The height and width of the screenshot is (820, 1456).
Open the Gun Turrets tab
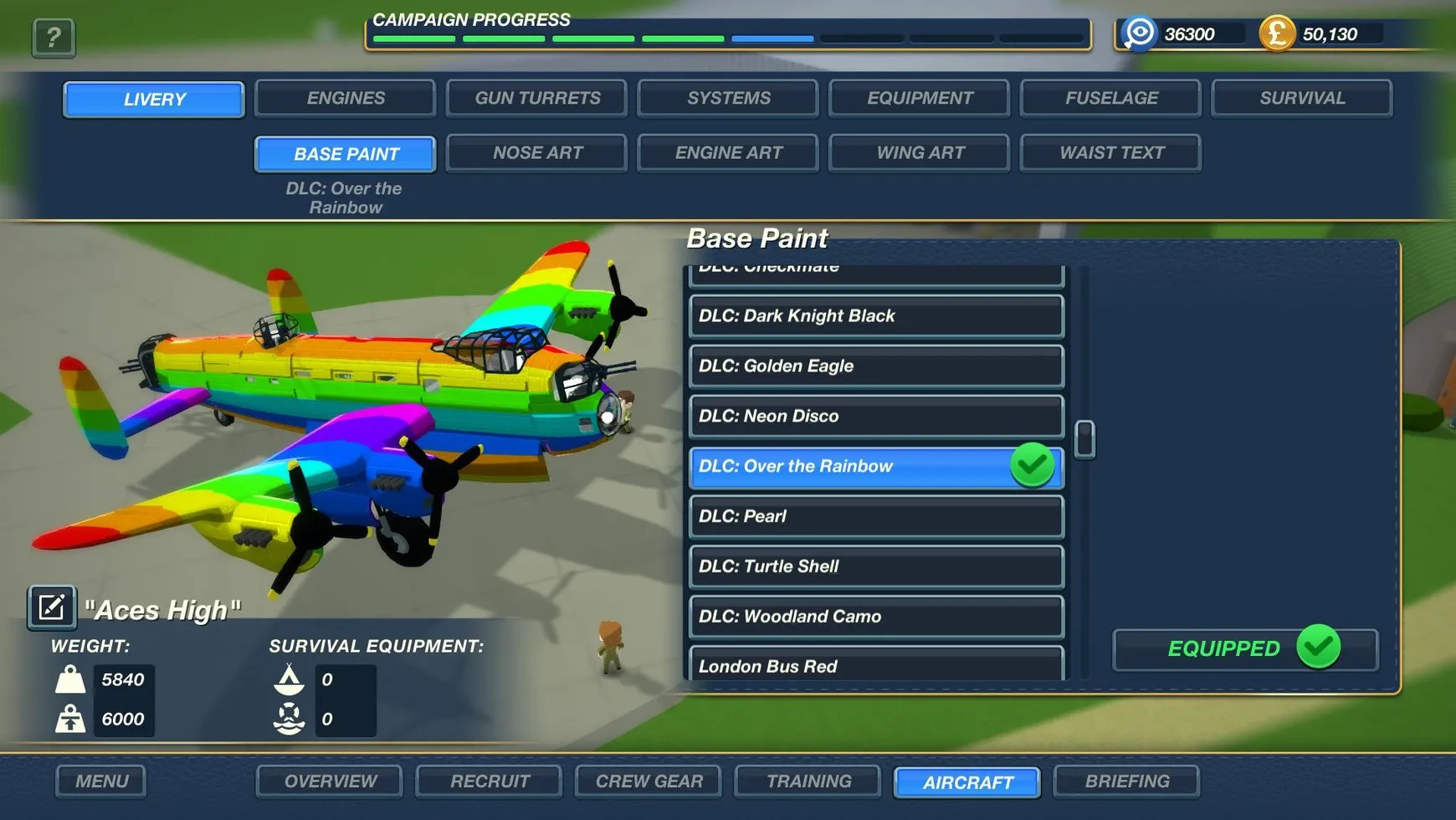tap(536, 98)
